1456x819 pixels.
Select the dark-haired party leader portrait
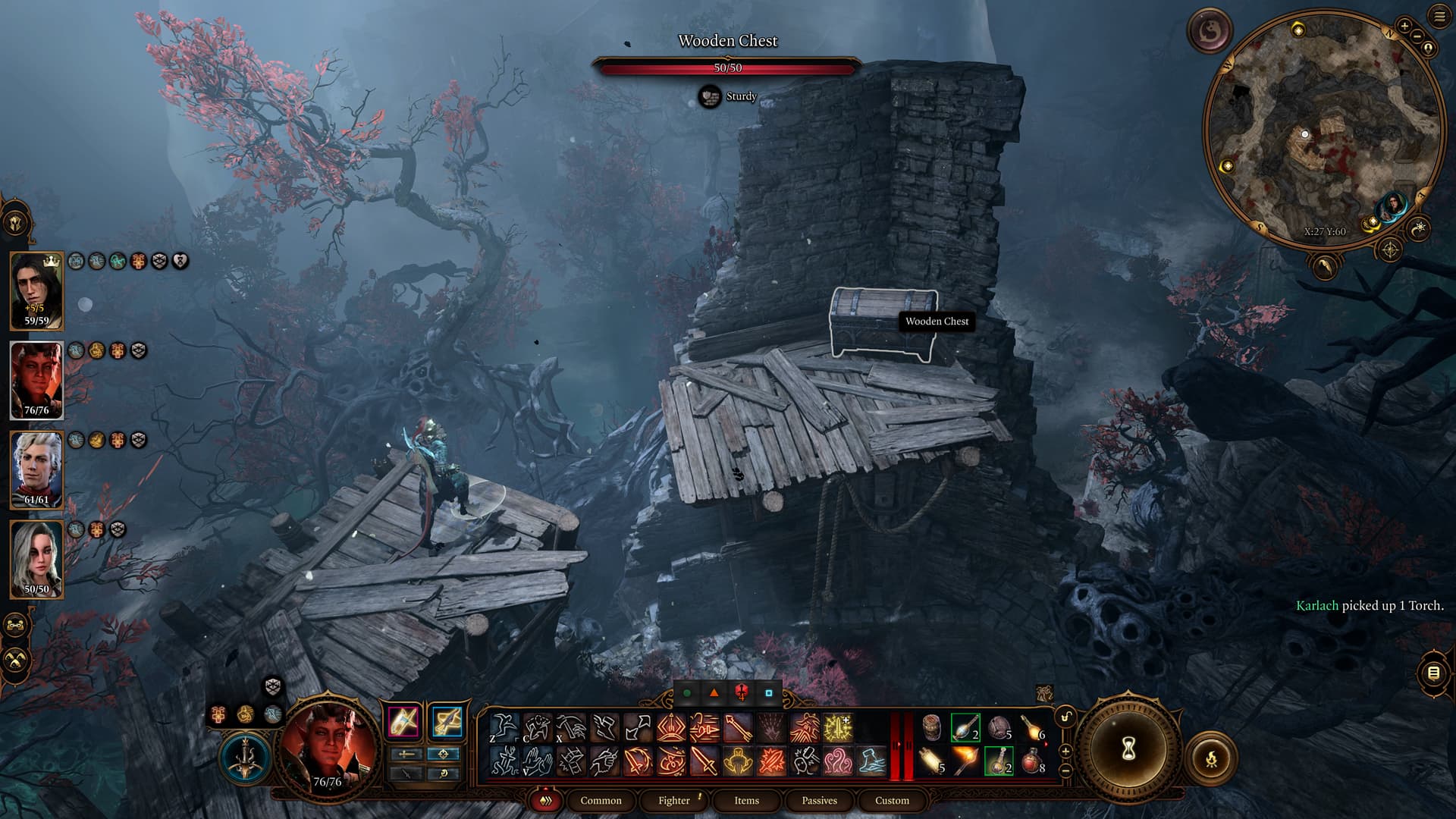(36, 290)
